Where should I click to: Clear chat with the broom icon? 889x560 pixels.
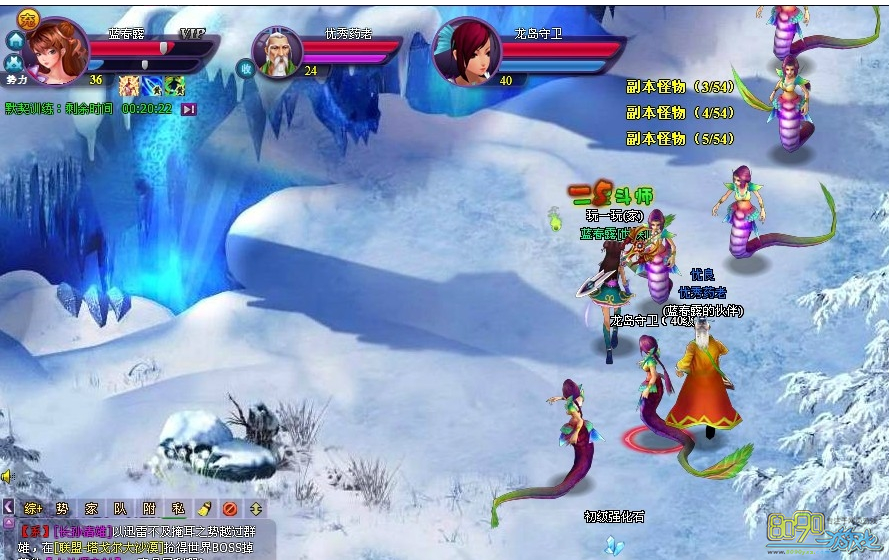(204, 508)
